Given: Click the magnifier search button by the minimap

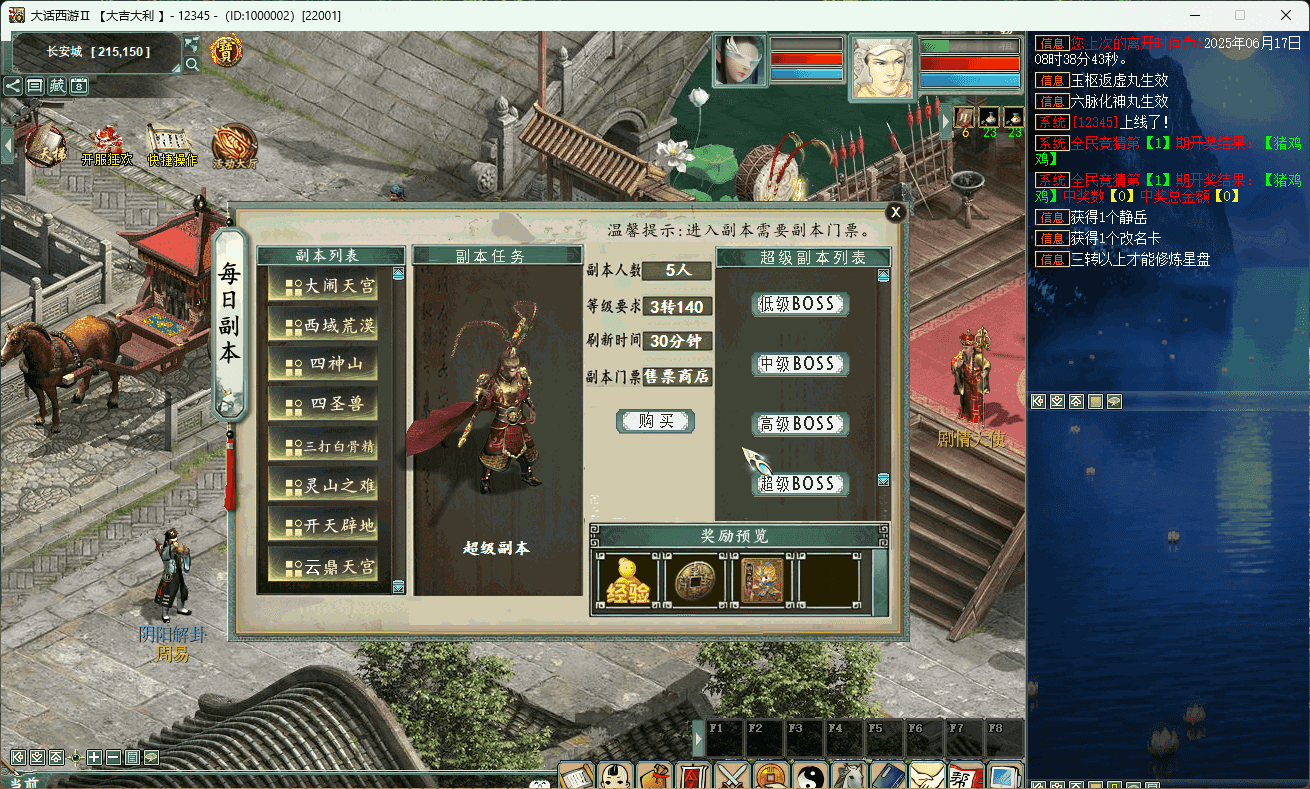Looking at the screenshot, I should point(192,63).
